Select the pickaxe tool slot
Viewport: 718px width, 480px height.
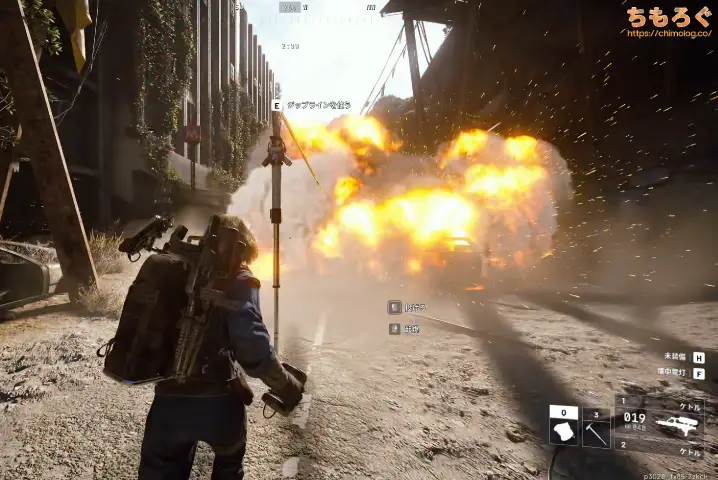(x=597, y=432)
